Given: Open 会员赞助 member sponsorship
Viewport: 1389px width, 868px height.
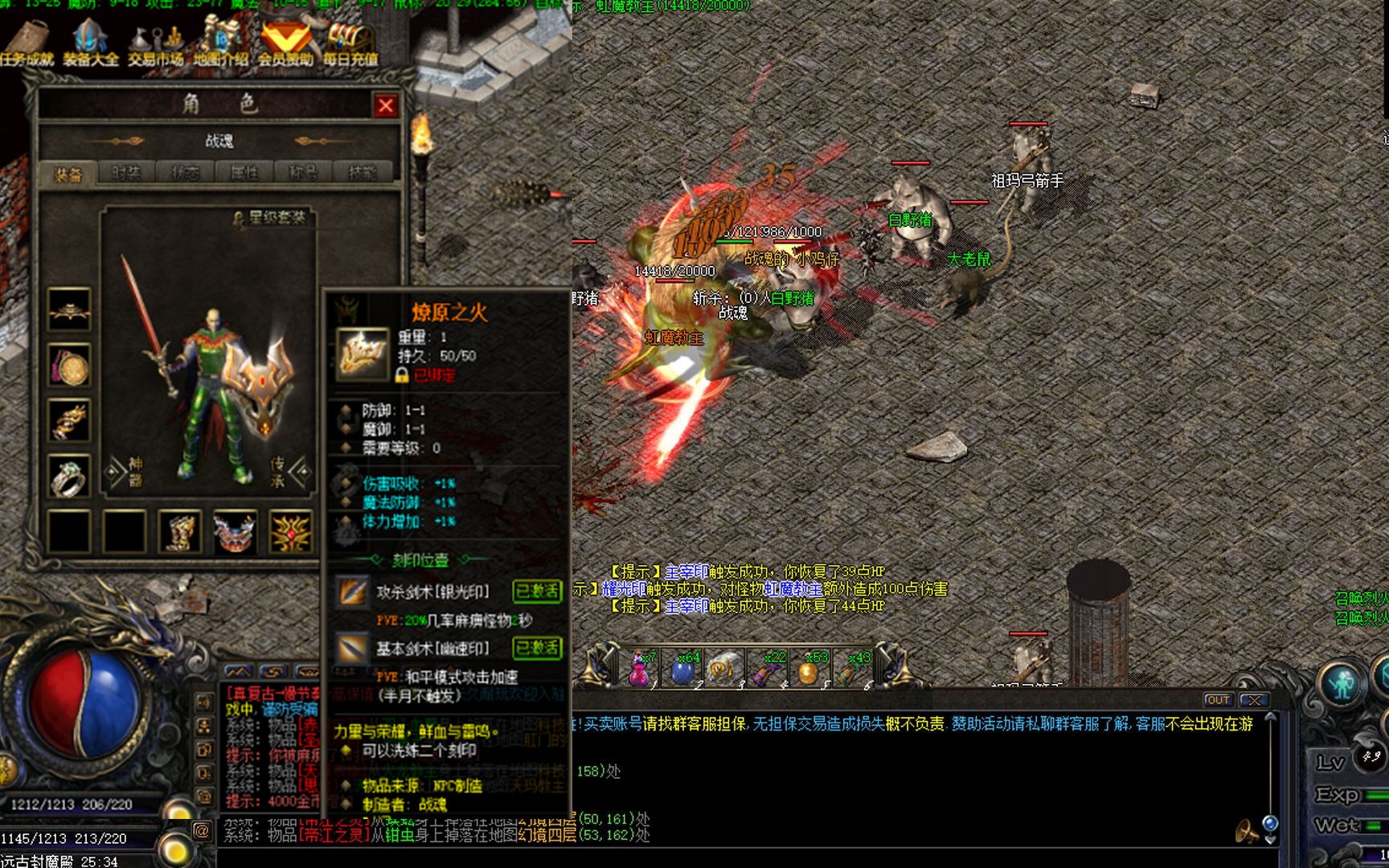Looking at the screenshot, I should [285, 44].
